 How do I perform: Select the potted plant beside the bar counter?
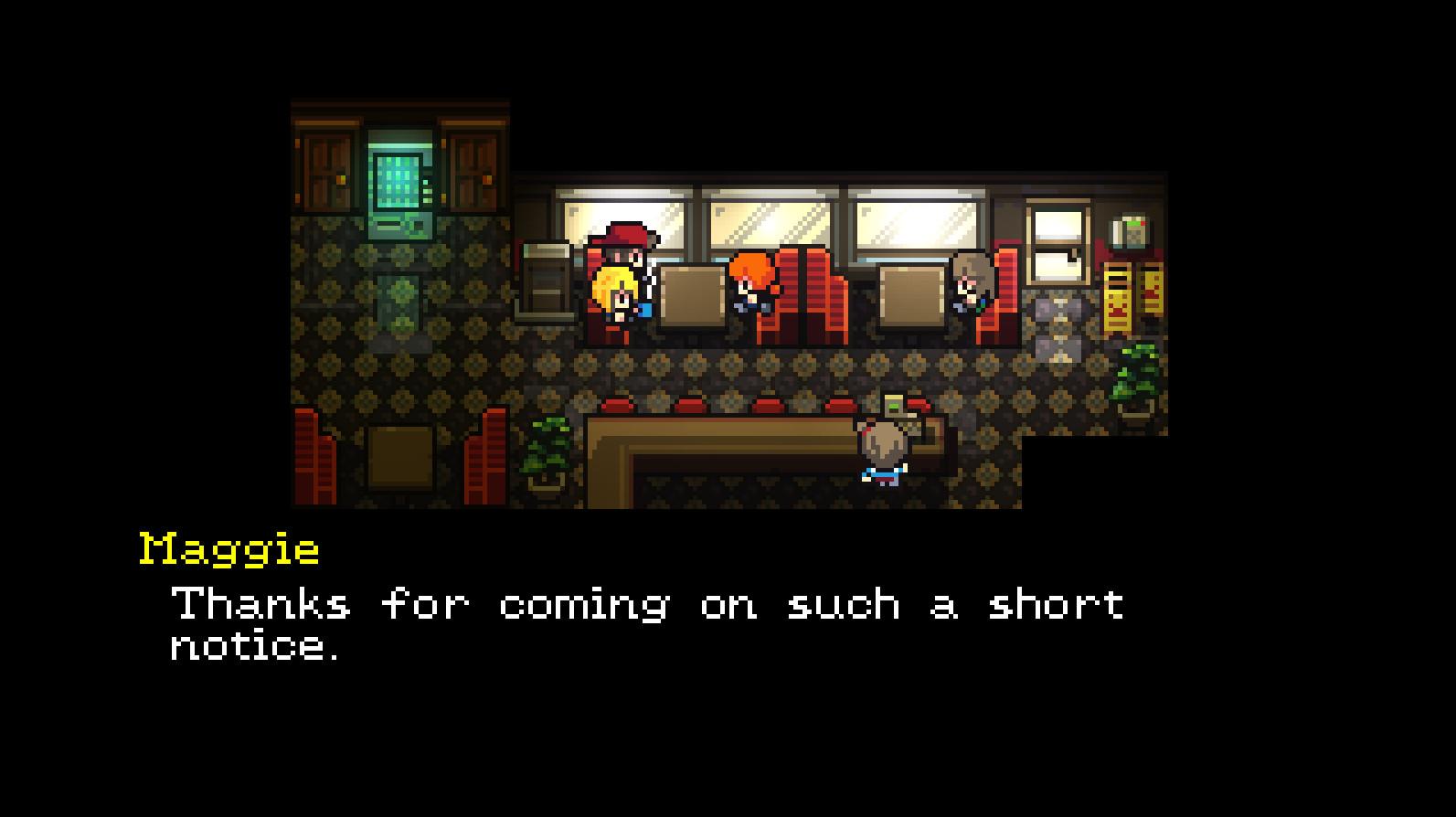[x=546, y=448]
